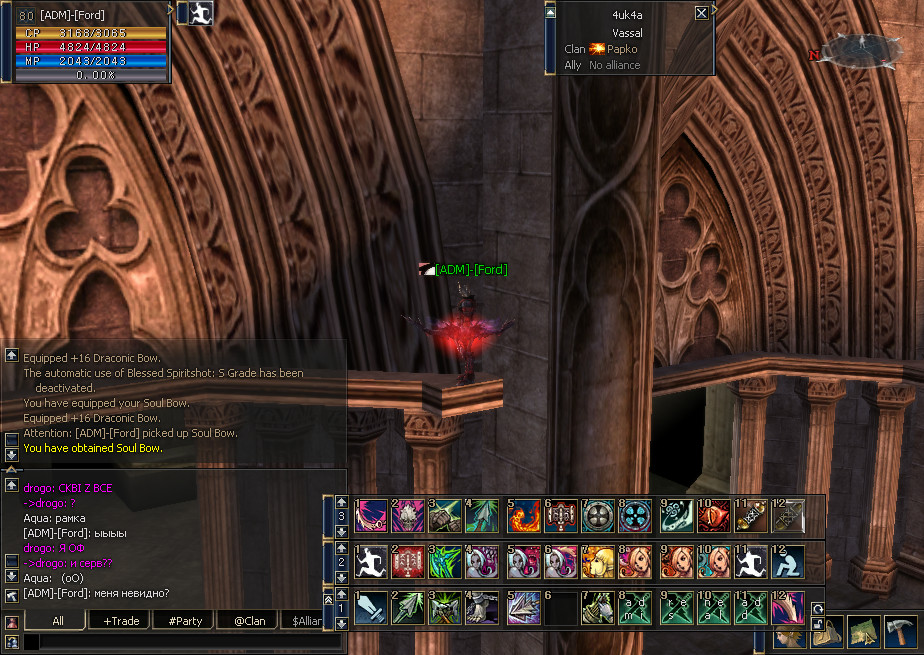Click the running figure buff icon

[204, 13]
